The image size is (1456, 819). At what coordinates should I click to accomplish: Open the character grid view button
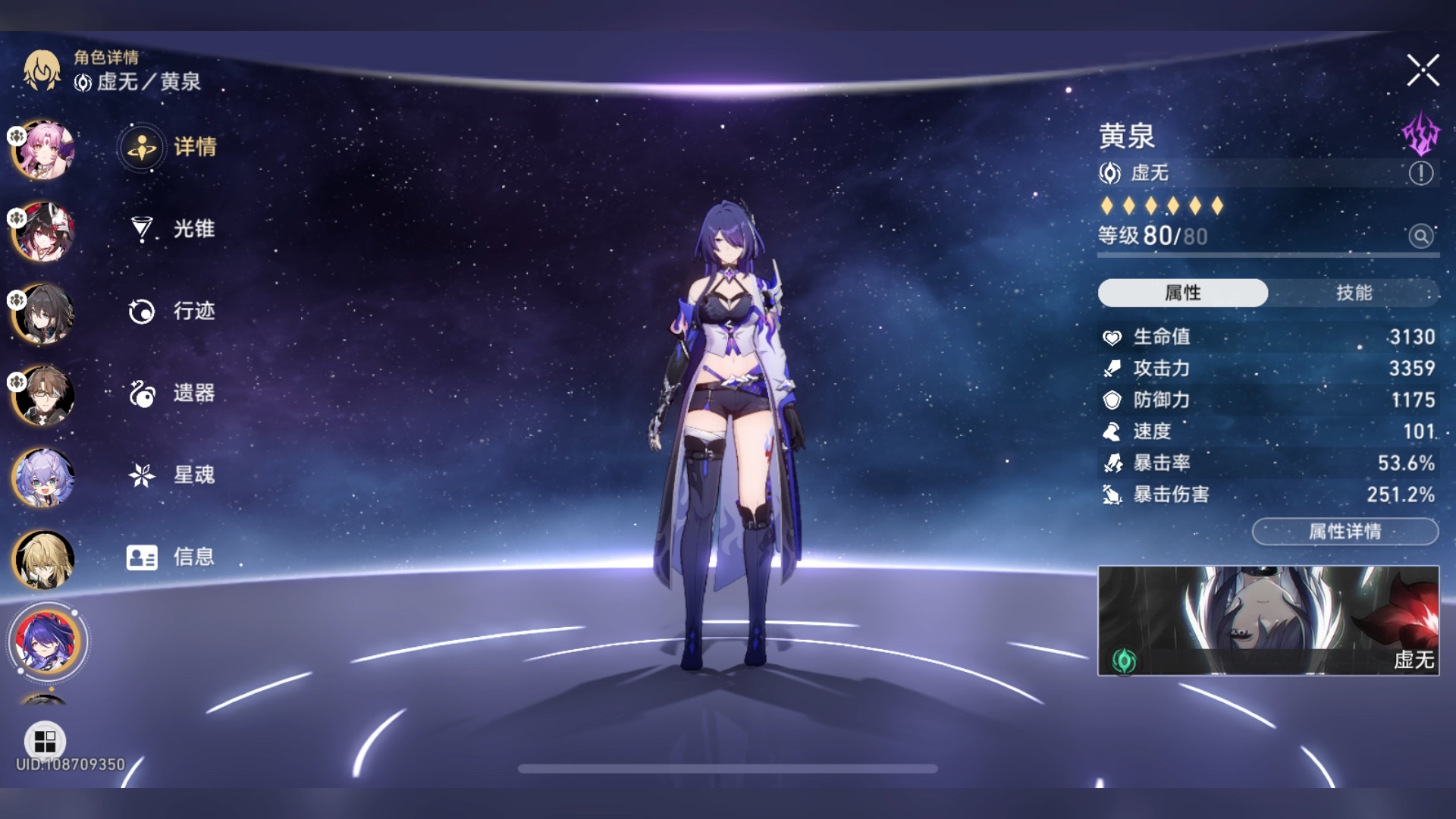tap(45, 740)
